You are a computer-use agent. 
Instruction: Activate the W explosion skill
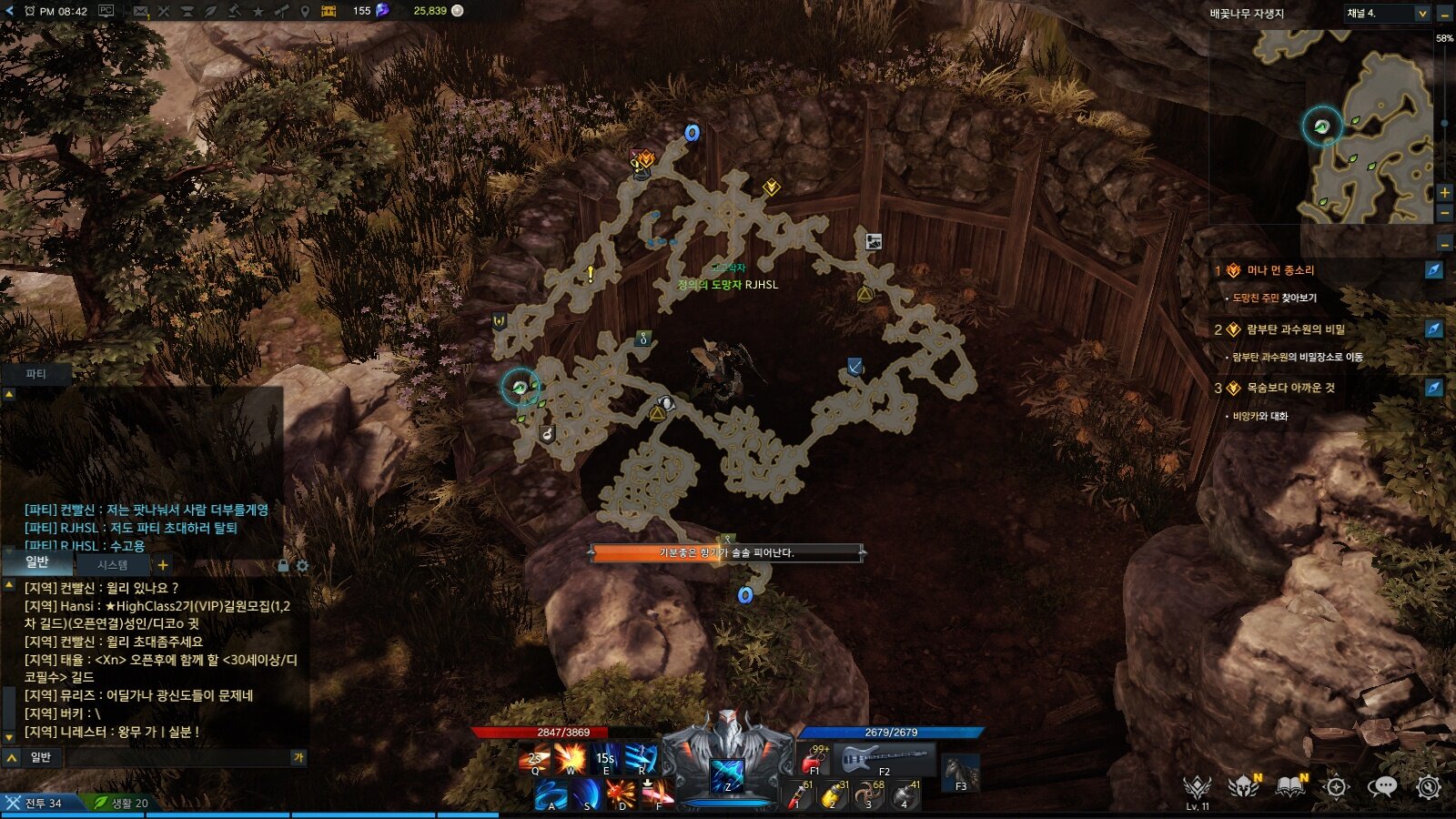(571, 758)
